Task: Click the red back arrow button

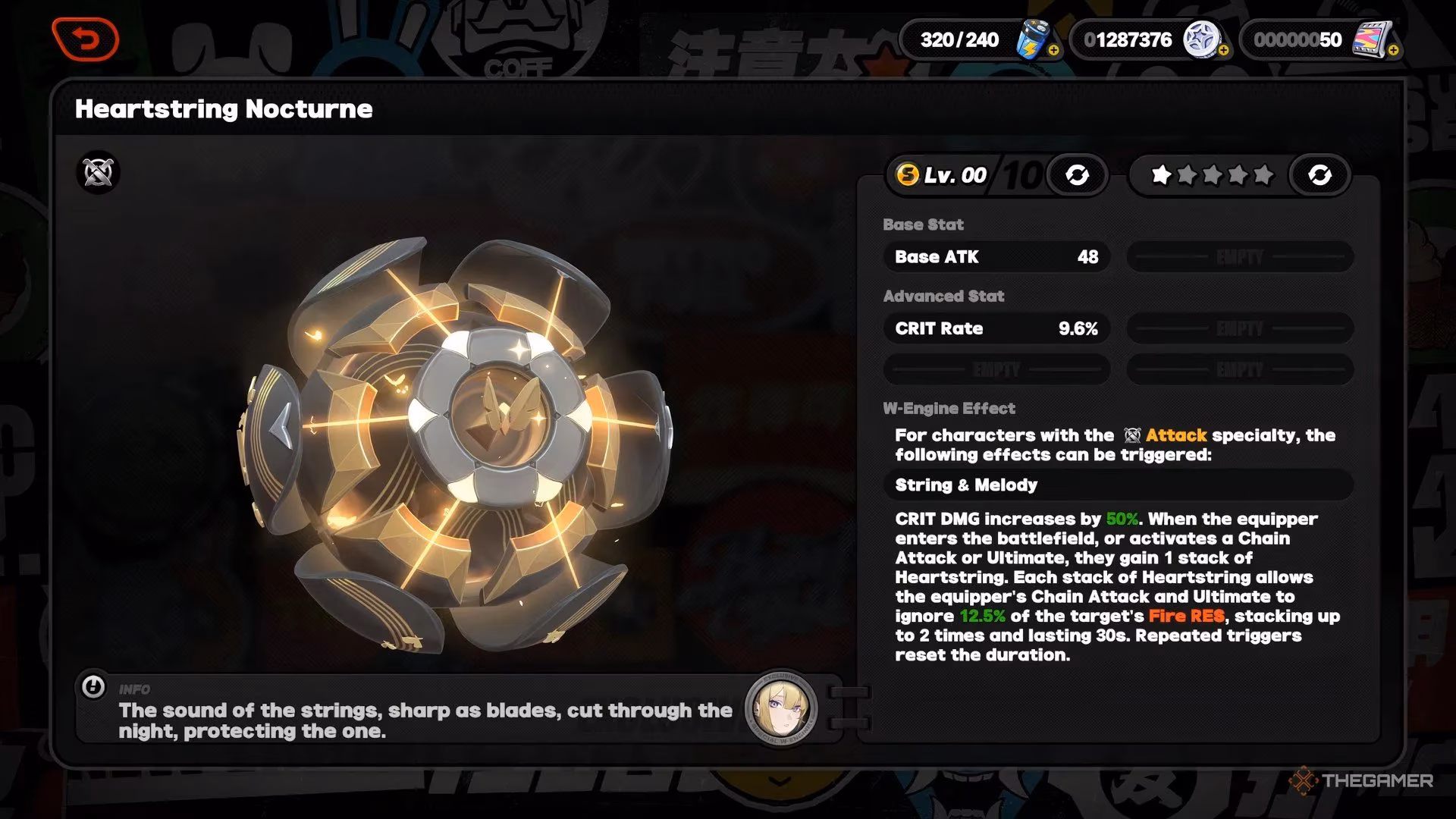Action: [86, 39]
